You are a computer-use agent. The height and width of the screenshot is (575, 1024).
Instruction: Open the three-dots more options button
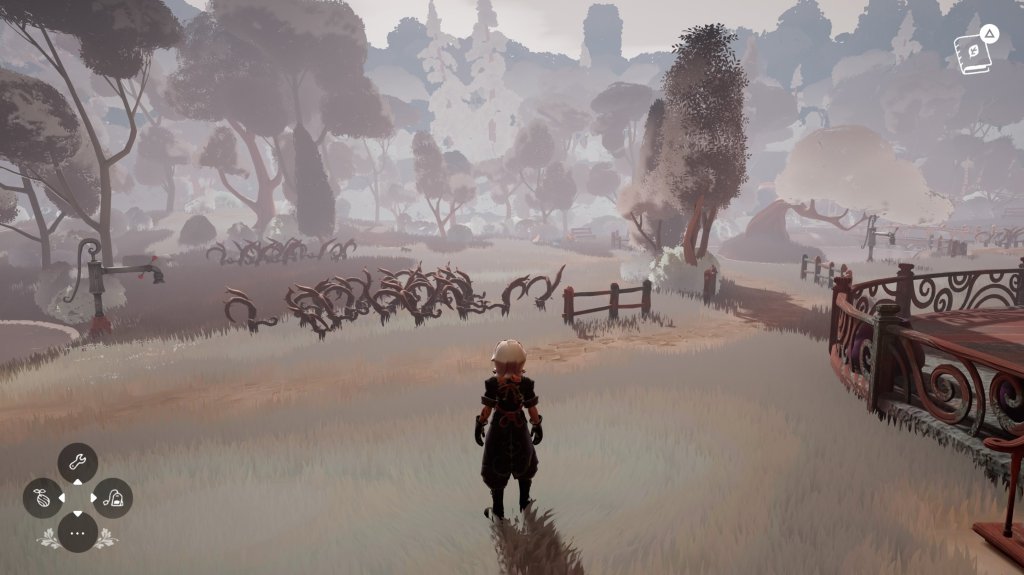[78, 532]
